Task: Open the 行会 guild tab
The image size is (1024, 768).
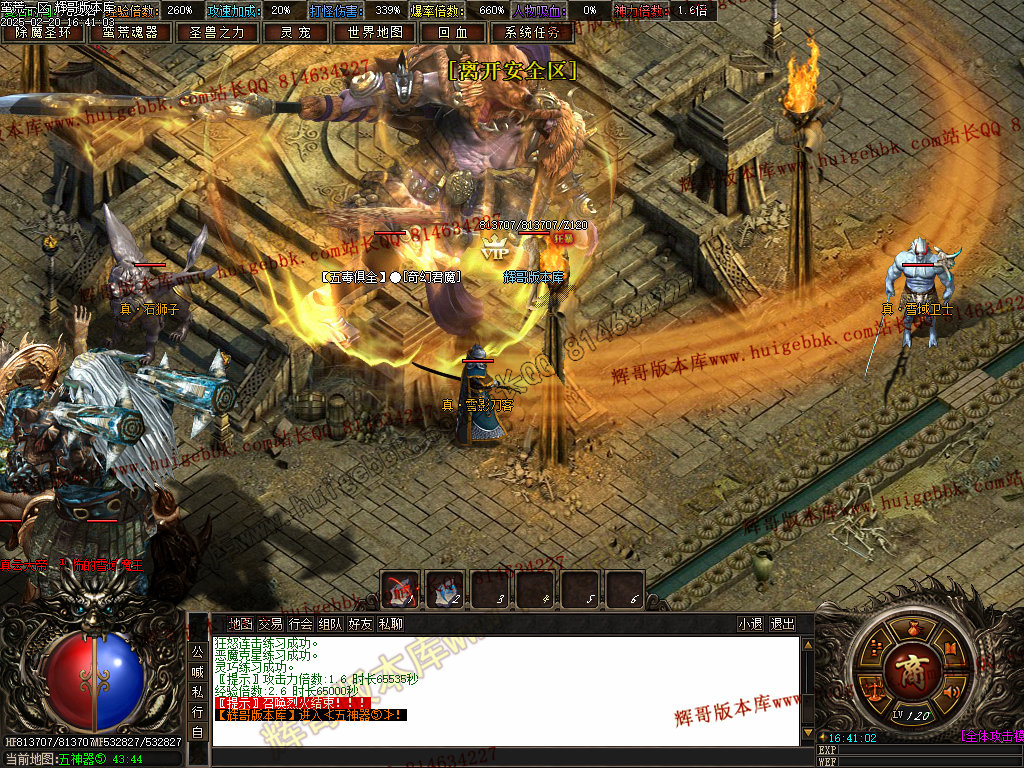Action: click(x=300, y=624)
